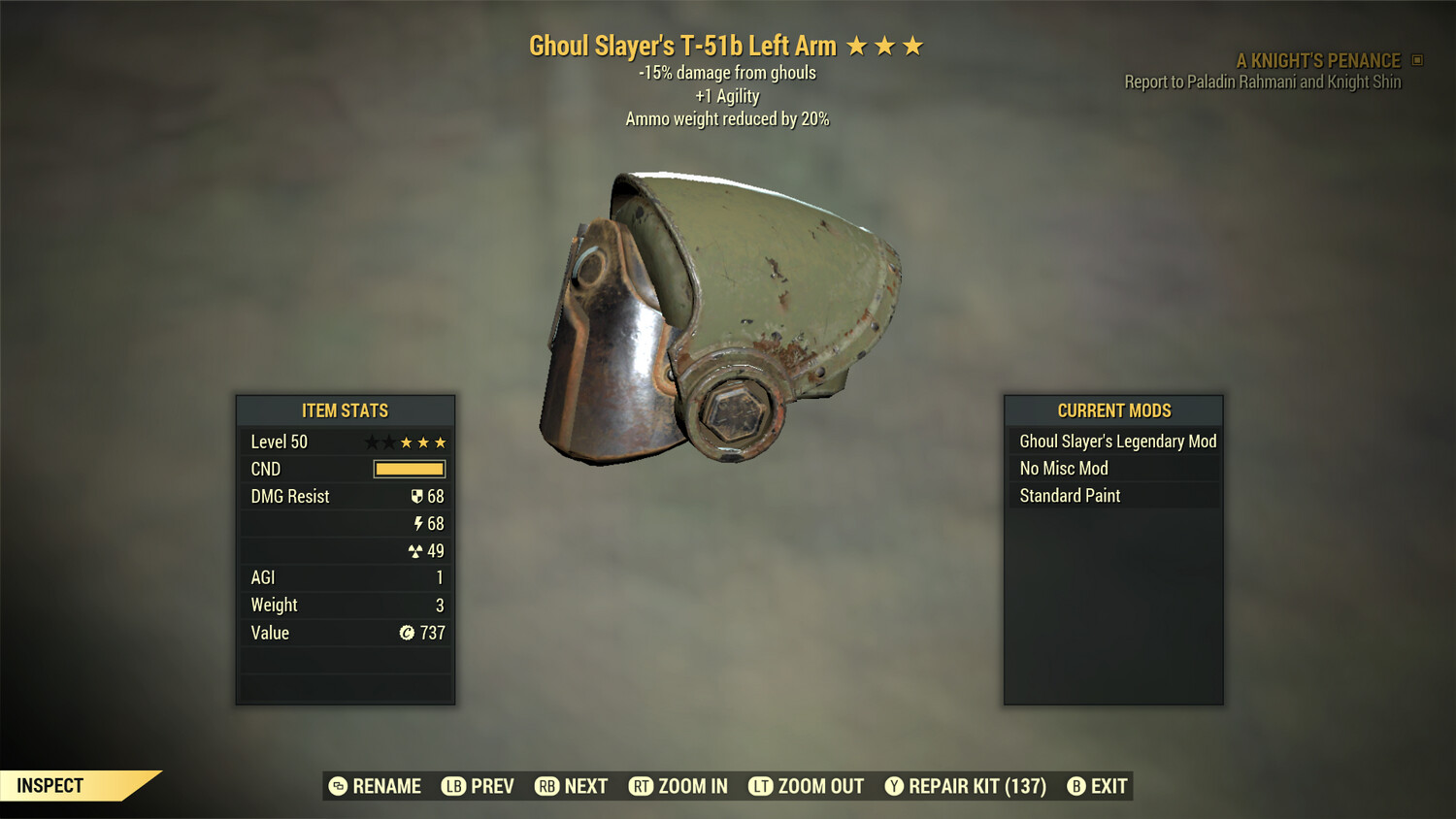Click the Y repair kit icon
The image size is (1456, 819).
[895, 786]
